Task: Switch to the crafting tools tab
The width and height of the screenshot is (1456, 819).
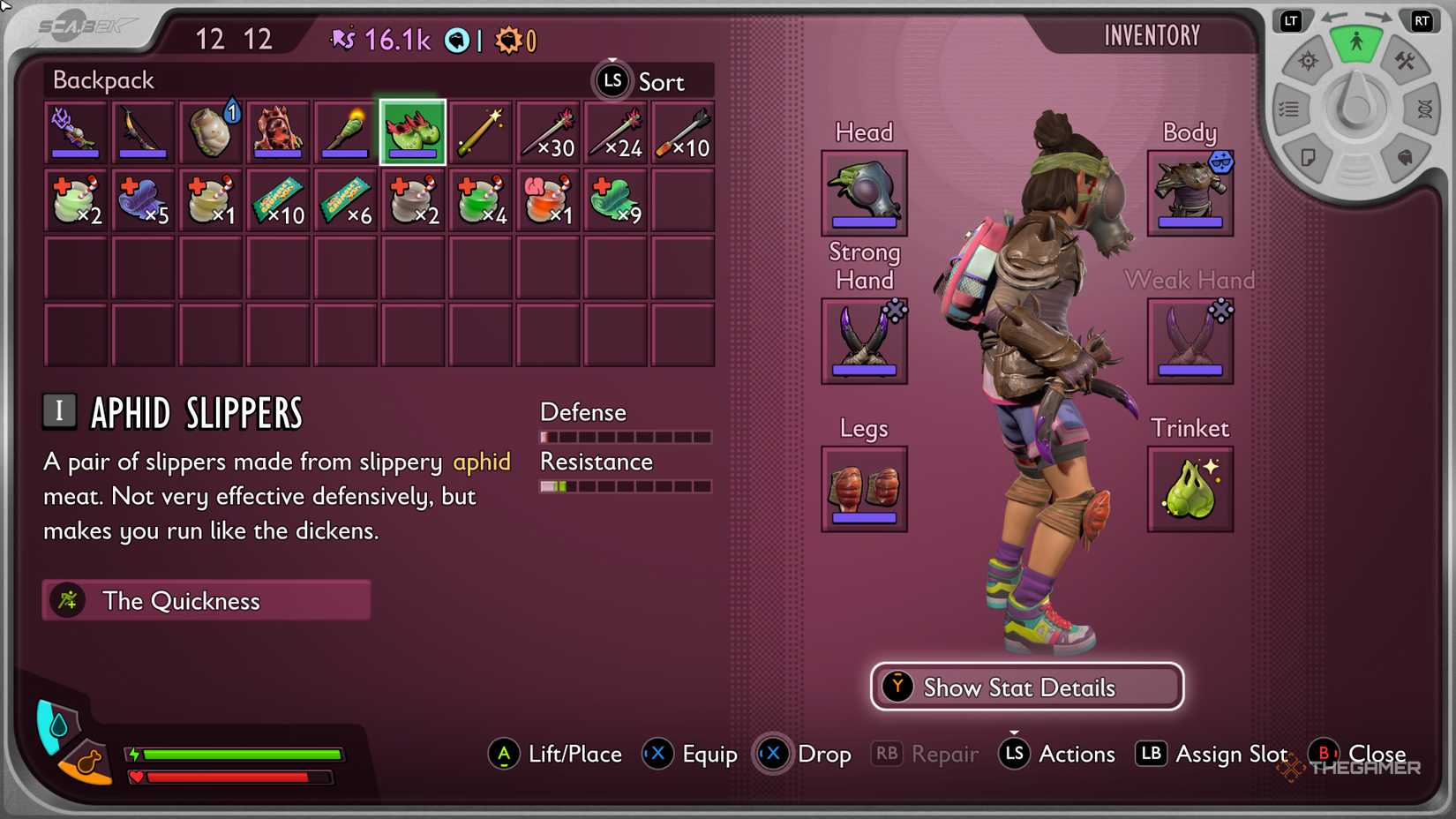Action: 1404,61
